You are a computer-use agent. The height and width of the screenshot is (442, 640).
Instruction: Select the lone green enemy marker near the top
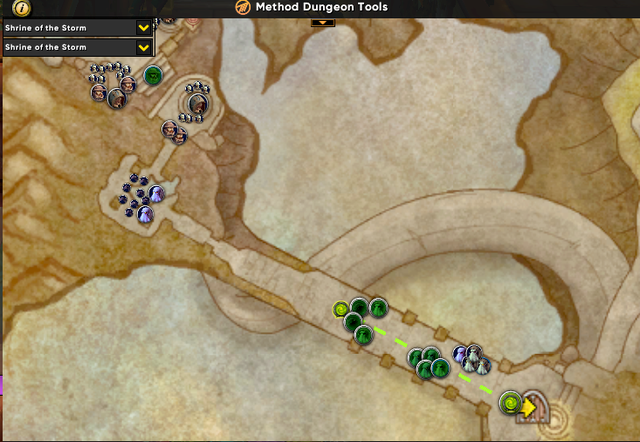tap(153, 75)
